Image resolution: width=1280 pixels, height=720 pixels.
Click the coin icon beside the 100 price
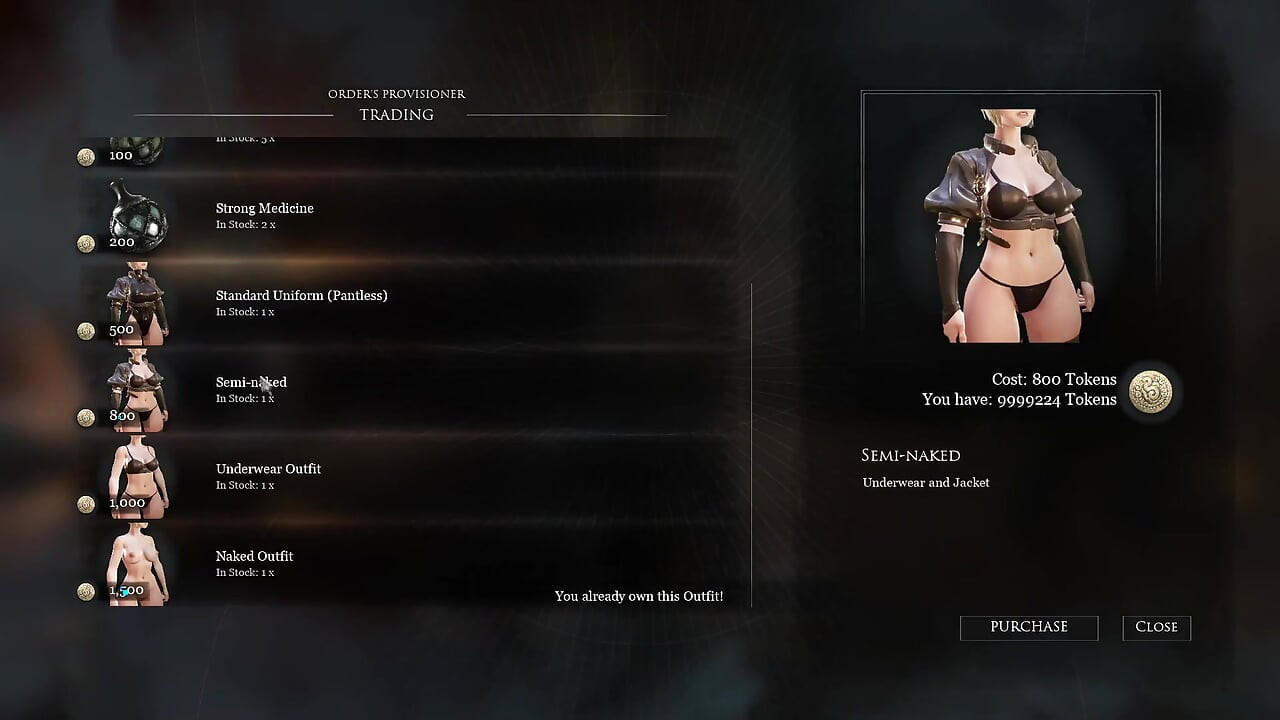[x=86, y=157]
